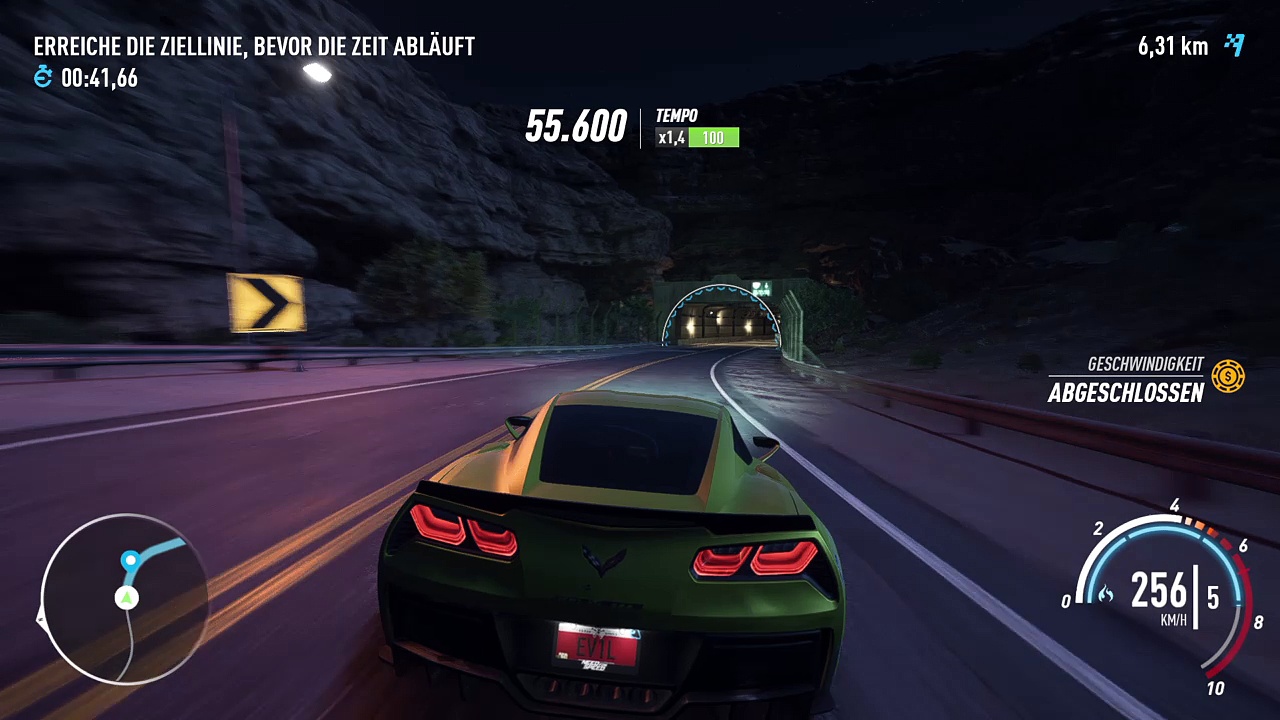Click the gold speed challenge coin icon
This screenshot has height=720, width=1280.
[1227, 376]
